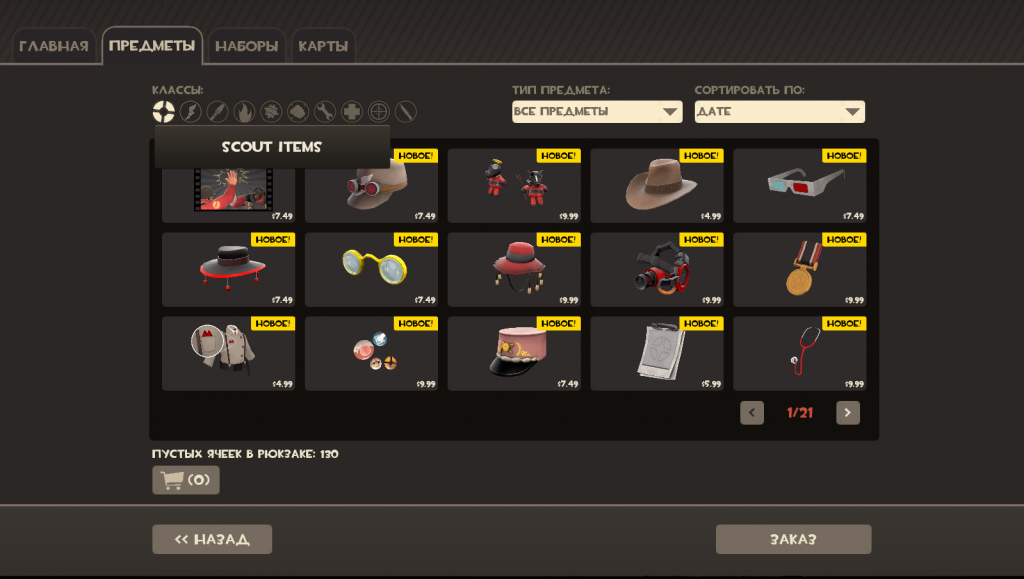
Task: Open the ТИП ПРЕДМЕТА dropdown
Action: pyautogui.click(x=597, y=112)
